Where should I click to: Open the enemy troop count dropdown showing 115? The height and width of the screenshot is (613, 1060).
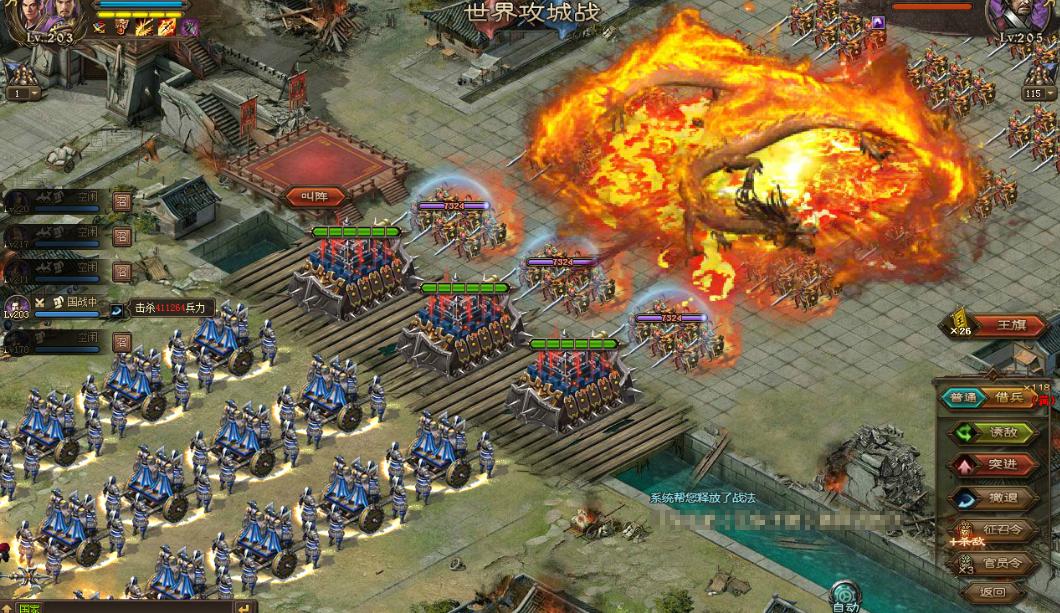pos(1038,93)
